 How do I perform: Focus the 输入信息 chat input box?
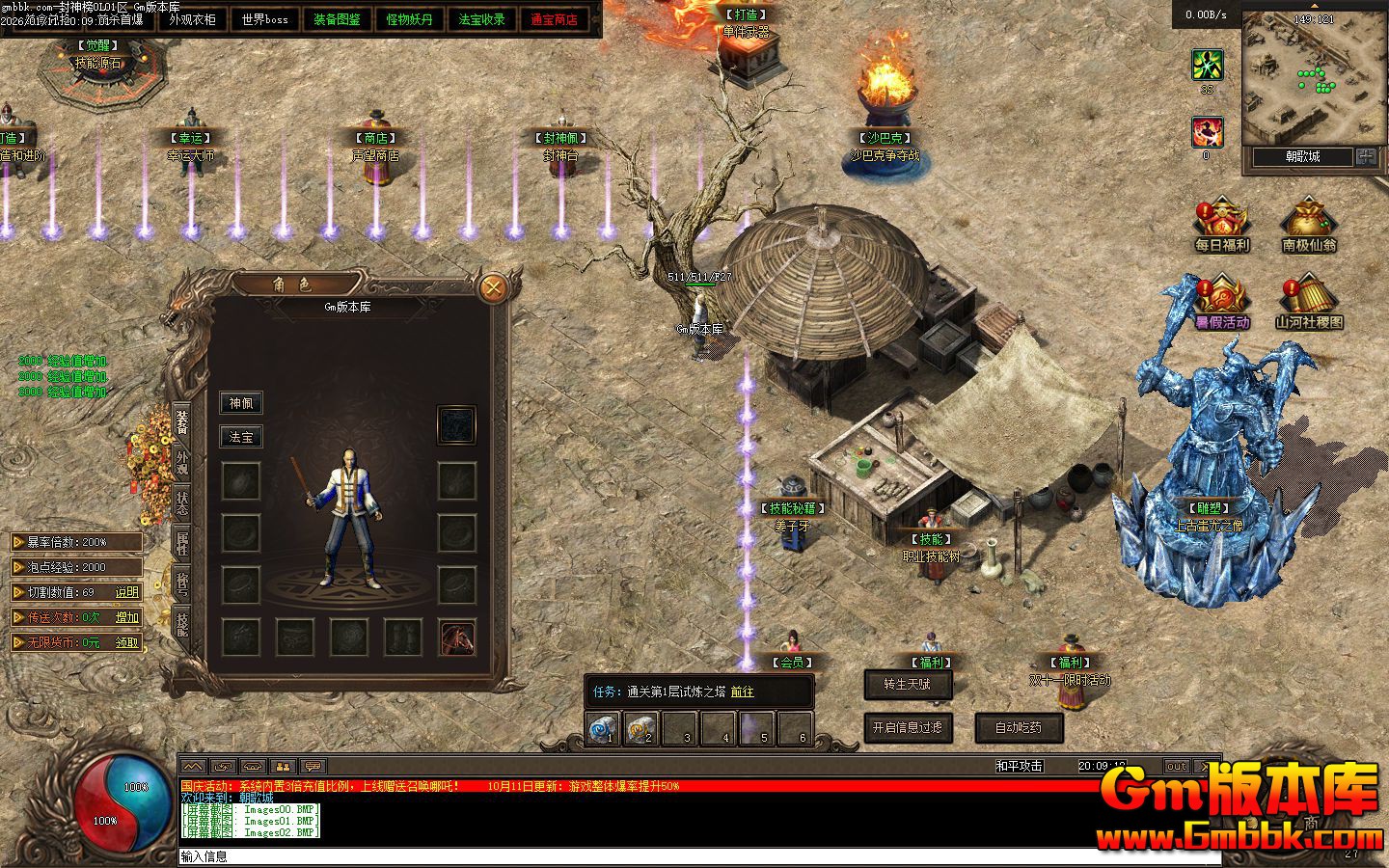(x=675, y=856)
